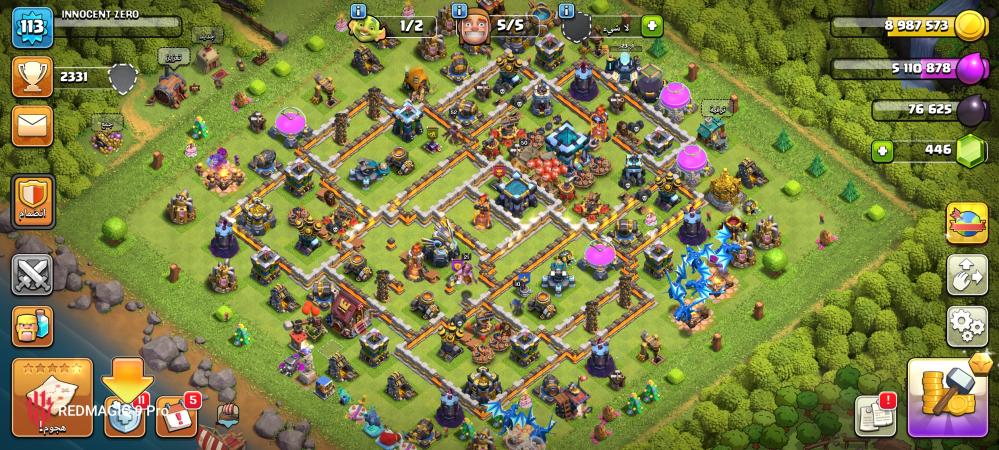Open the news notes with red alert
999x450 pixels.
(874, 415)
